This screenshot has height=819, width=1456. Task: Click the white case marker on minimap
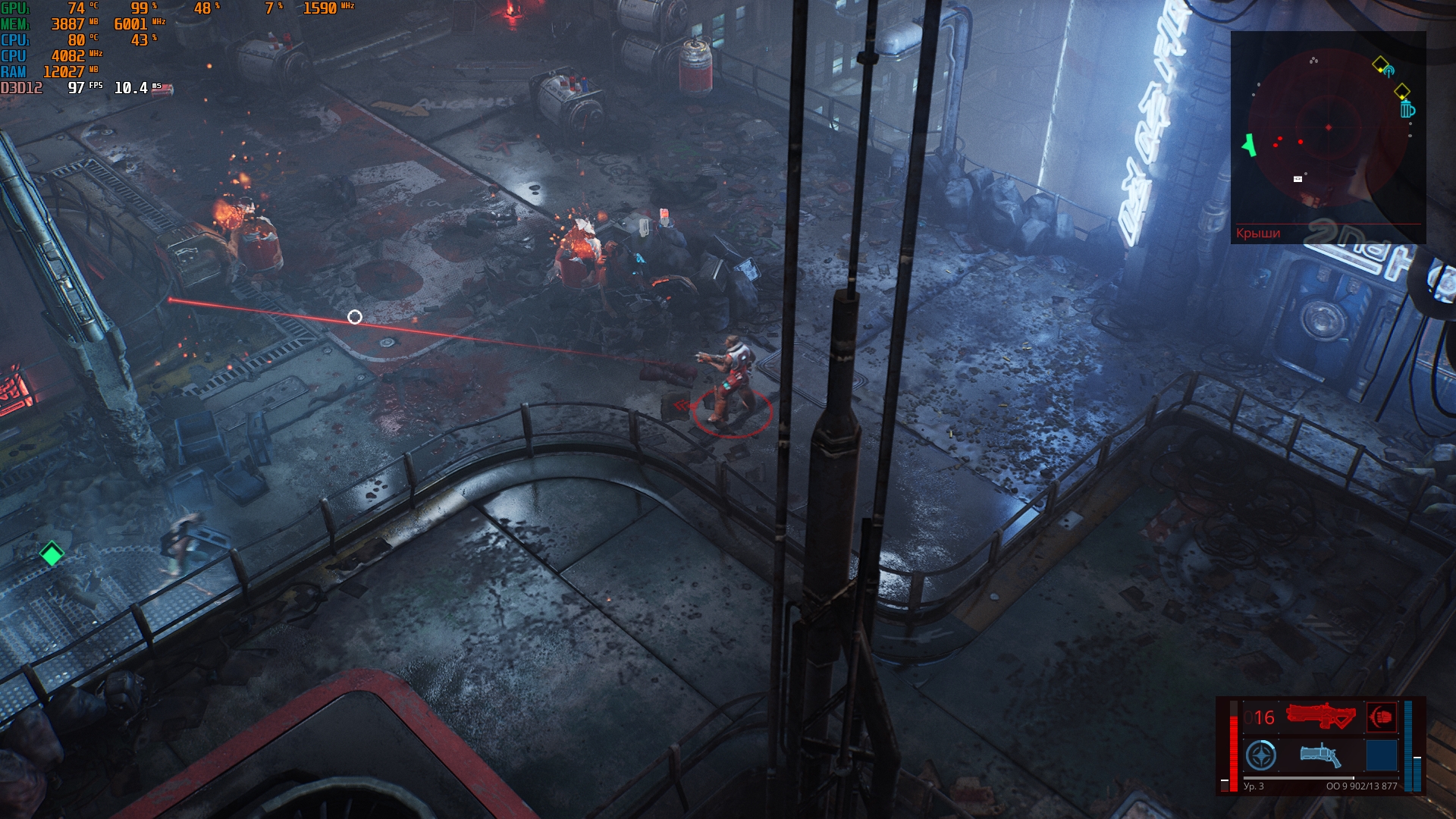(1298, 179)
